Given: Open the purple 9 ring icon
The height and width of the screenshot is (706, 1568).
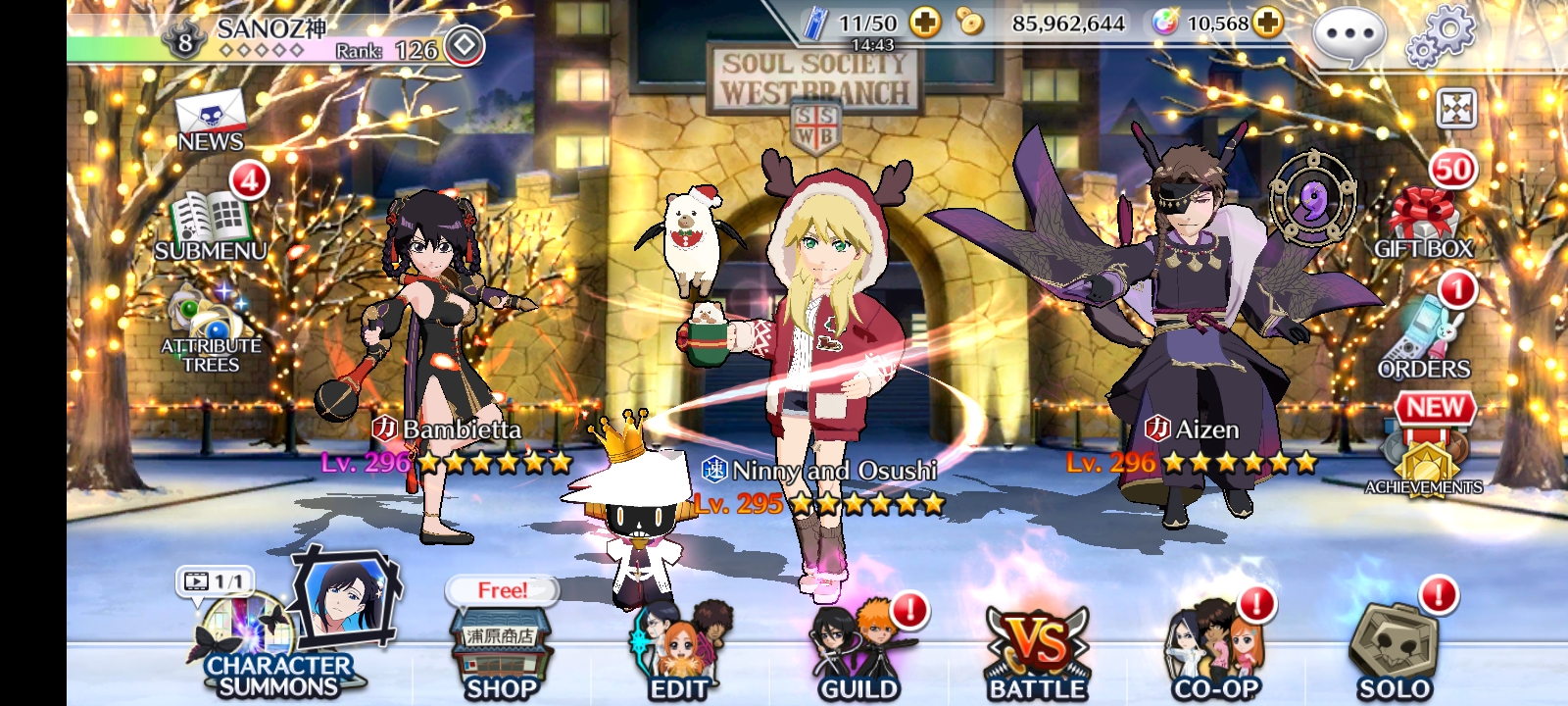Looking at the screenshot, I should pyautogui.click(x=1312, y=201).
